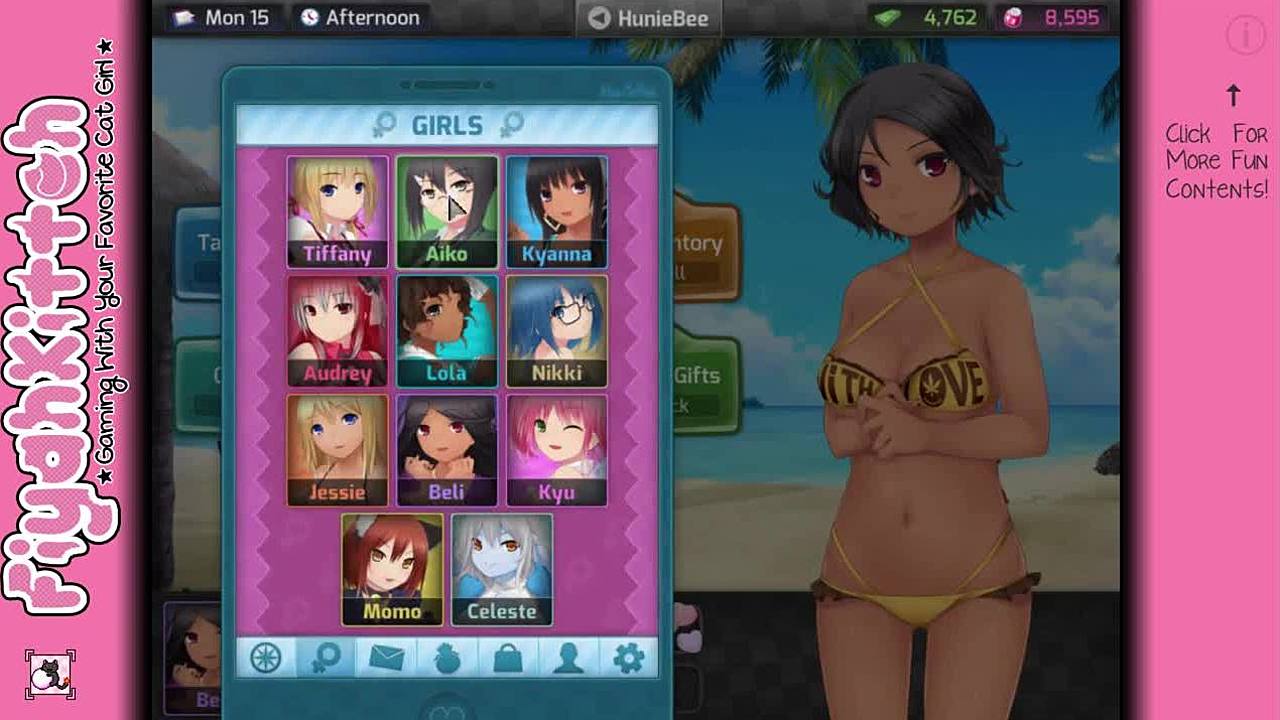
Task: Switch to the person silhouette profile tab
Action: (x=568, y=657)
